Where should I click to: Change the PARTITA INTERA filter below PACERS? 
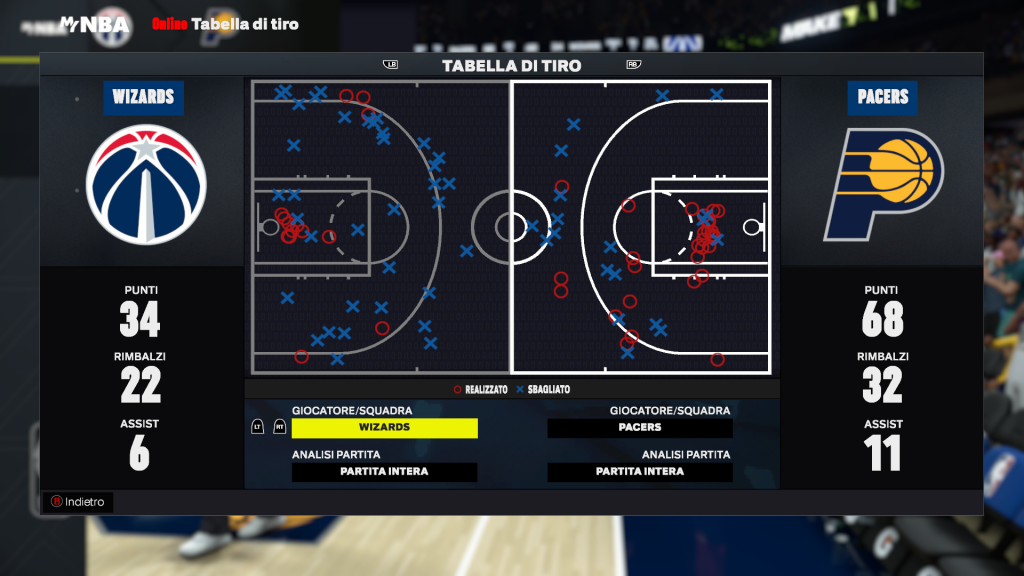pos(640,472)
